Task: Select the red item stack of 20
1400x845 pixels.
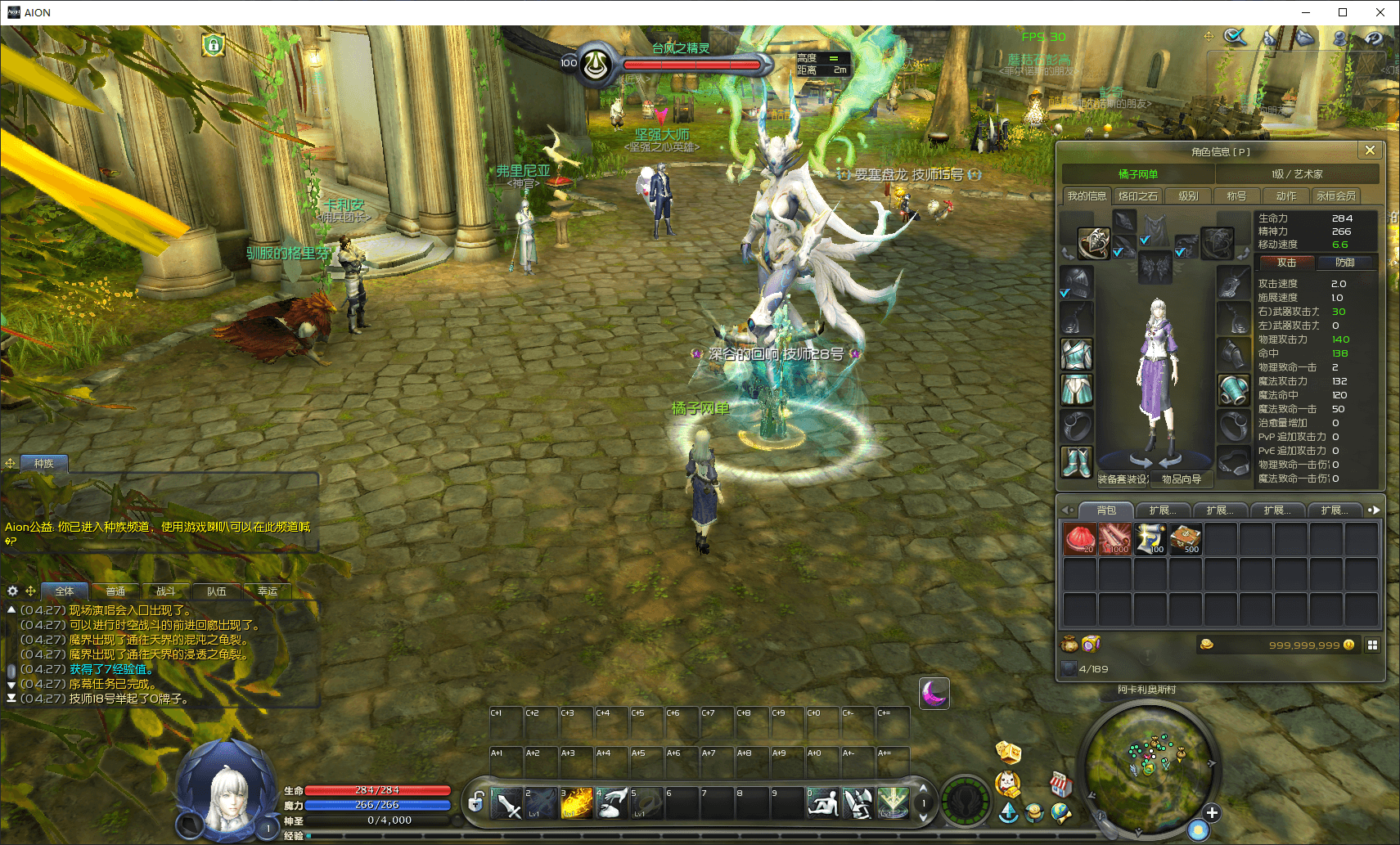Action: 1079,540
